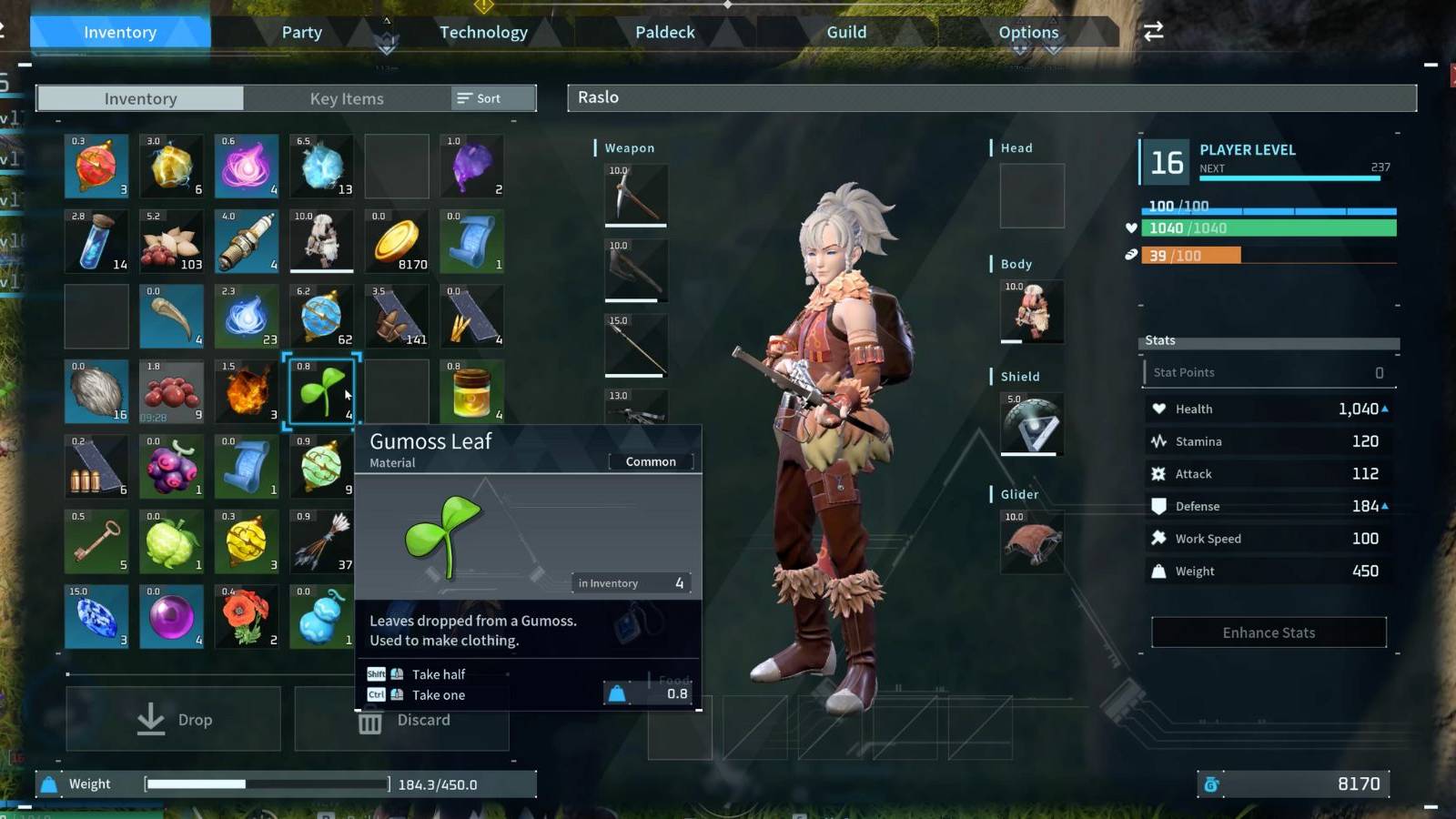Image resolution: width=1456 pixels, height=819 pixels.
Task: Select the shield in the Shield slot
Action: pyautogui.click(x=1031, y=423)
